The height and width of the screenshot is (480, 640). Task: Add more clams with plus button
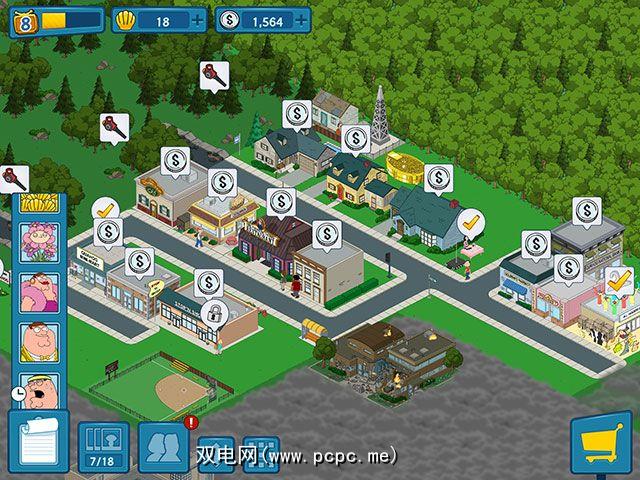pos(196,20)
